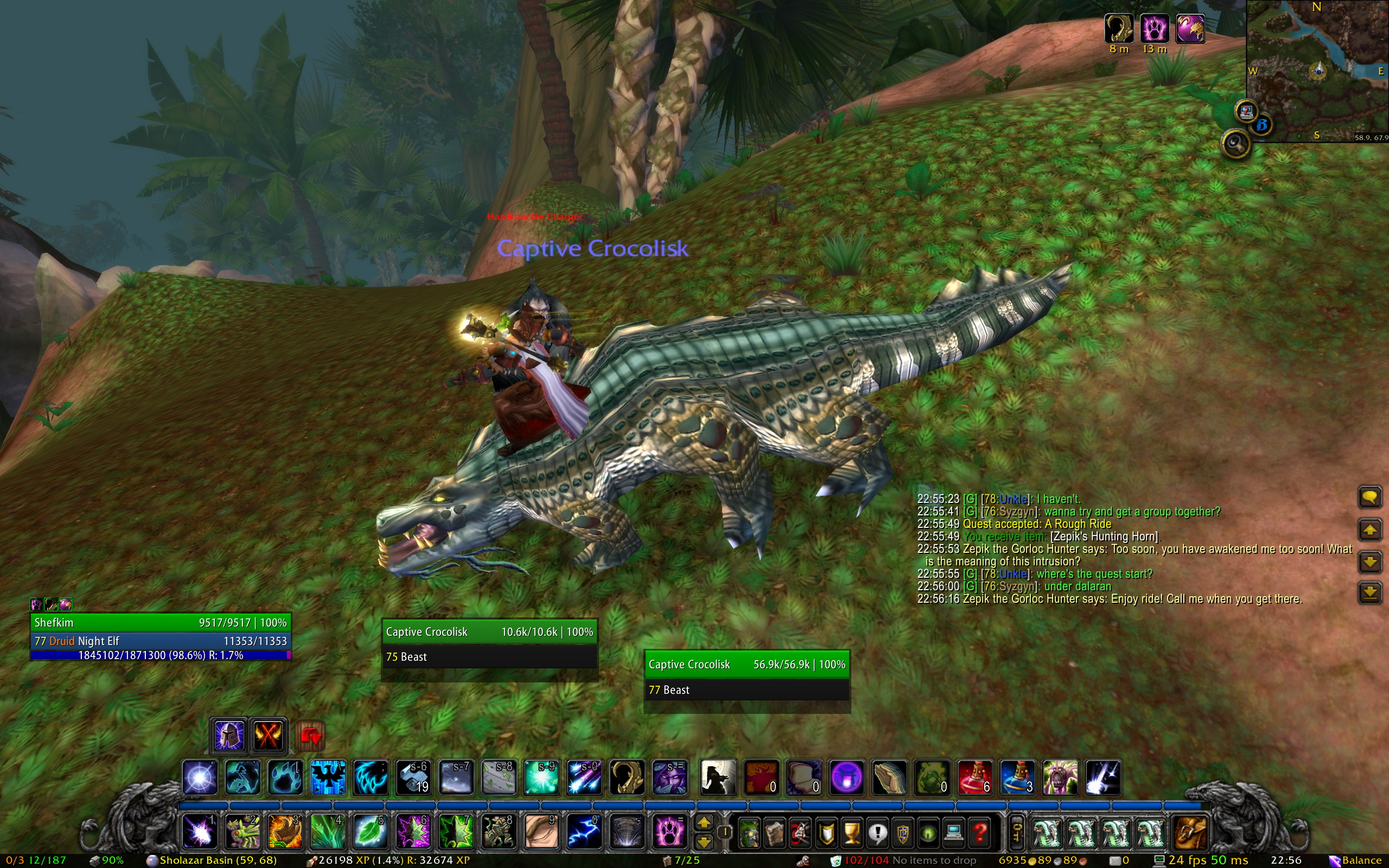Click the minimap tracking magnifying glass button
1389x868 pixels.
click(x=1236, y=144)
